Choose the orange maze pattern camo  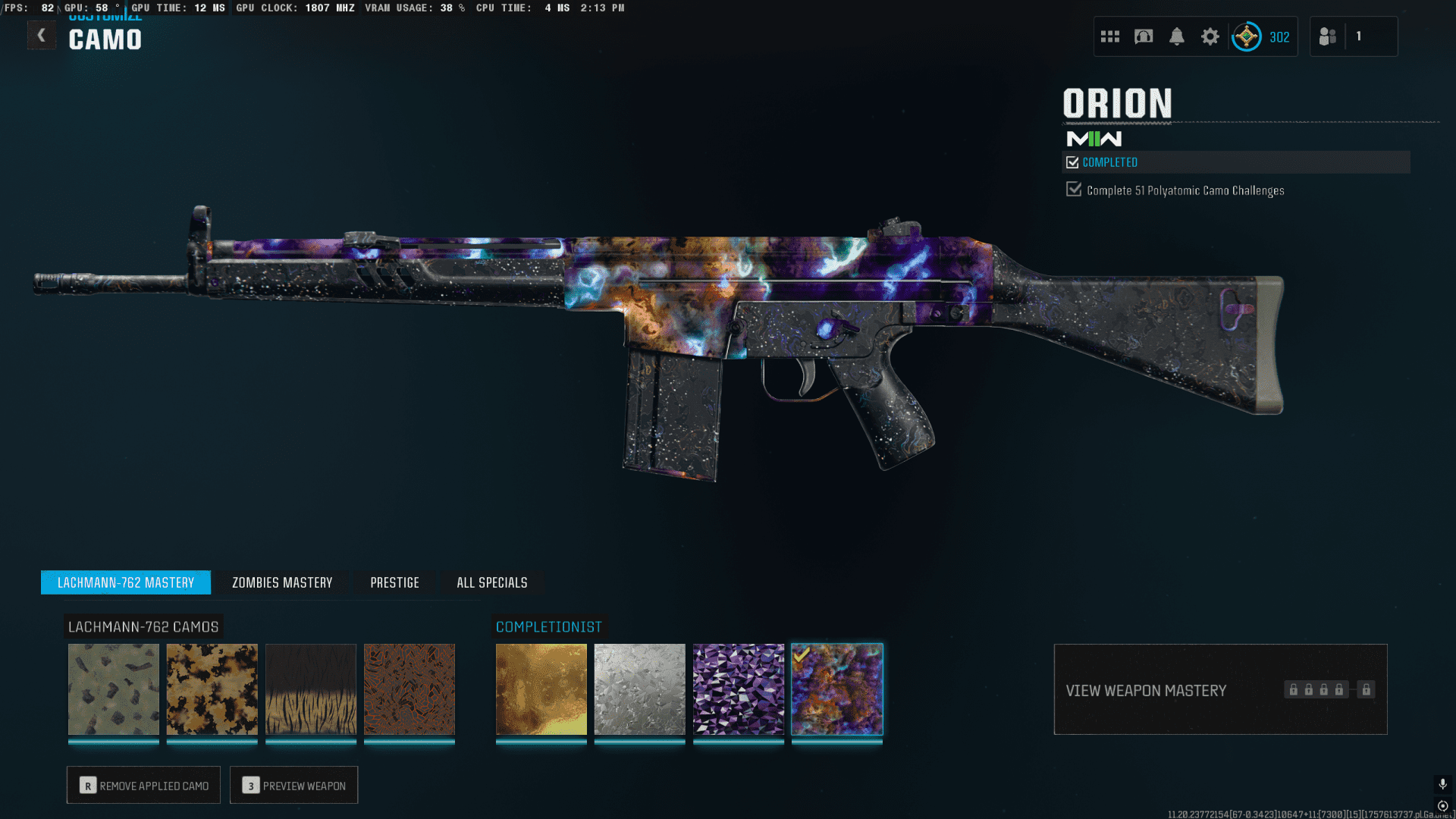[x=409, y=689]
